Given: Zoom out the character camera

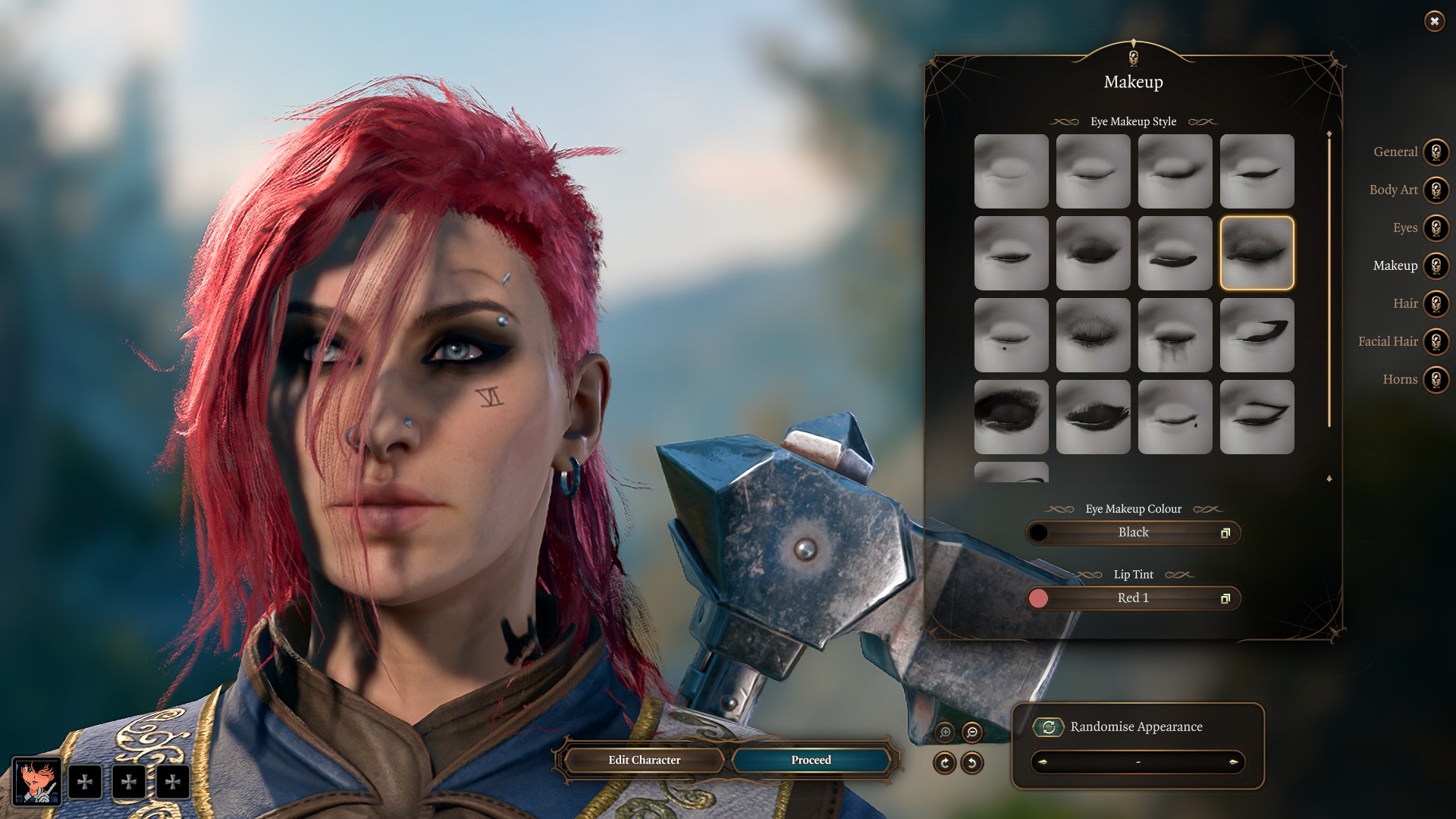Looking at the screenshot, I should click(972, 732).
